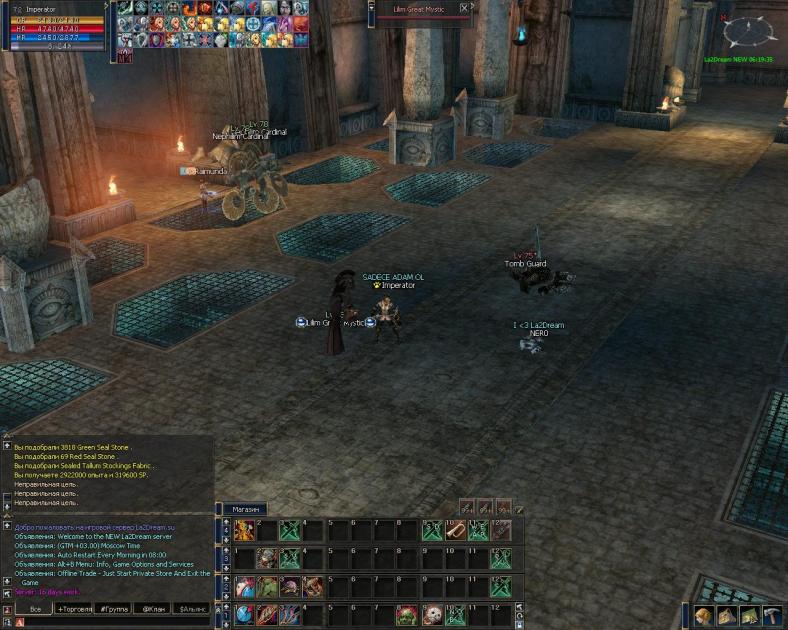Viewport: 788px width, 630px height.
Task: Open the Магазин tab
Action: (247, 509)
